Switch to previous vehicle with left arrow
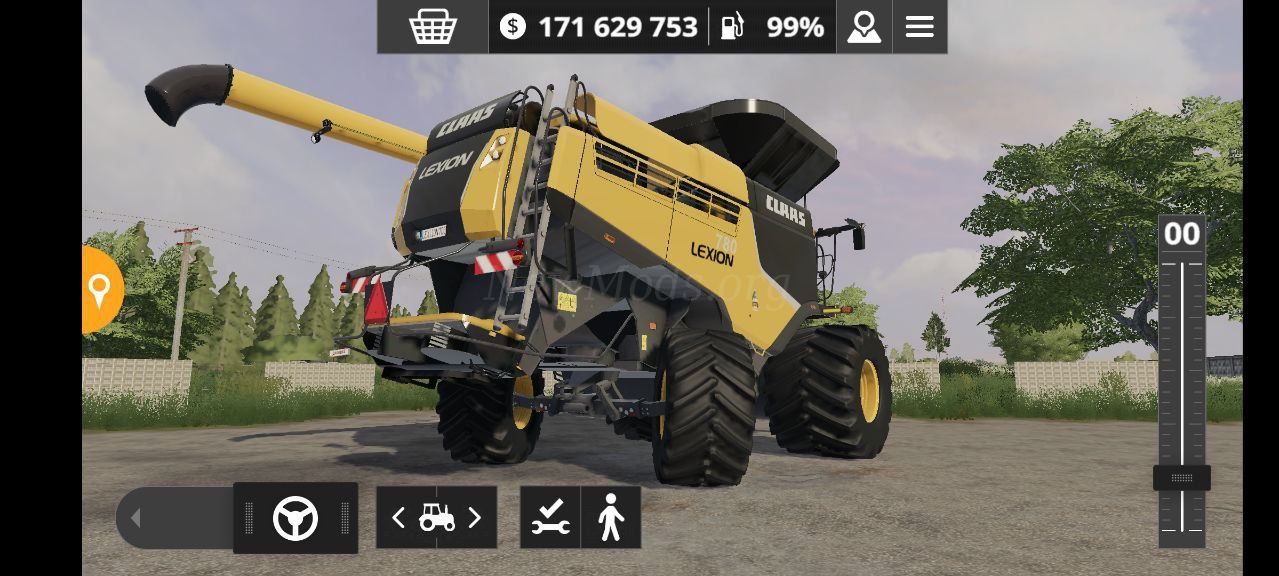Image resolution: width=1279 pixels, height=576 pixels. [398, 518]
